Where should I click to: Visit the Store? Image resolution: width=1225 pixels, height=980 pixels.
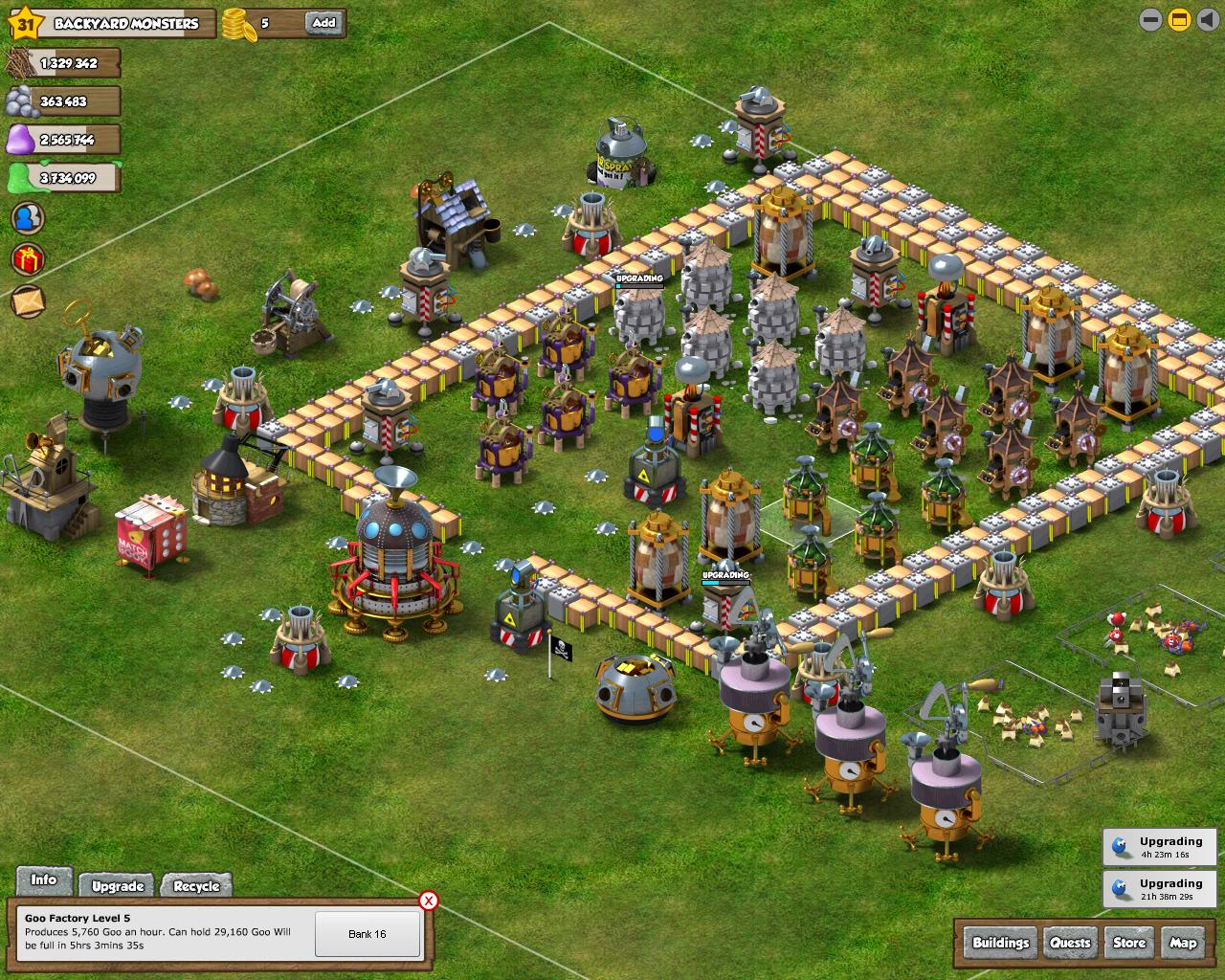[1129, 943]
